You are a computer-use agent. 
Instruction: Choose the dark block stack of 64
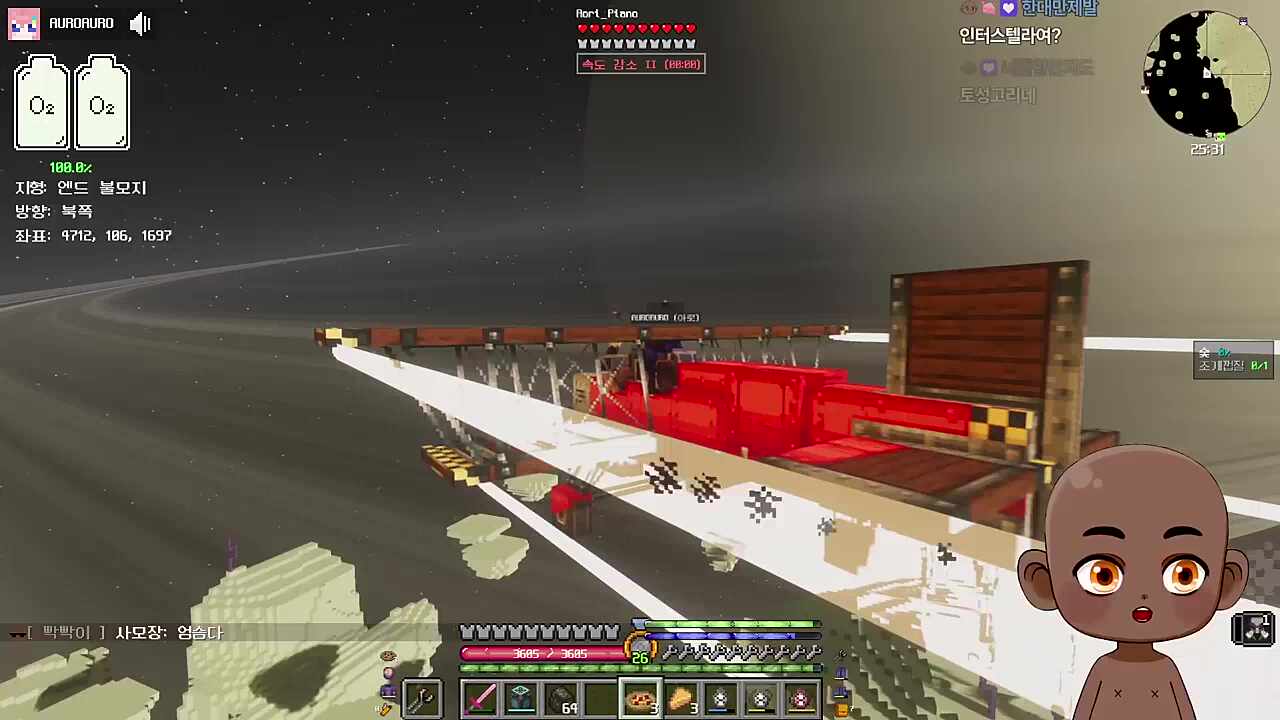point(561,698)
